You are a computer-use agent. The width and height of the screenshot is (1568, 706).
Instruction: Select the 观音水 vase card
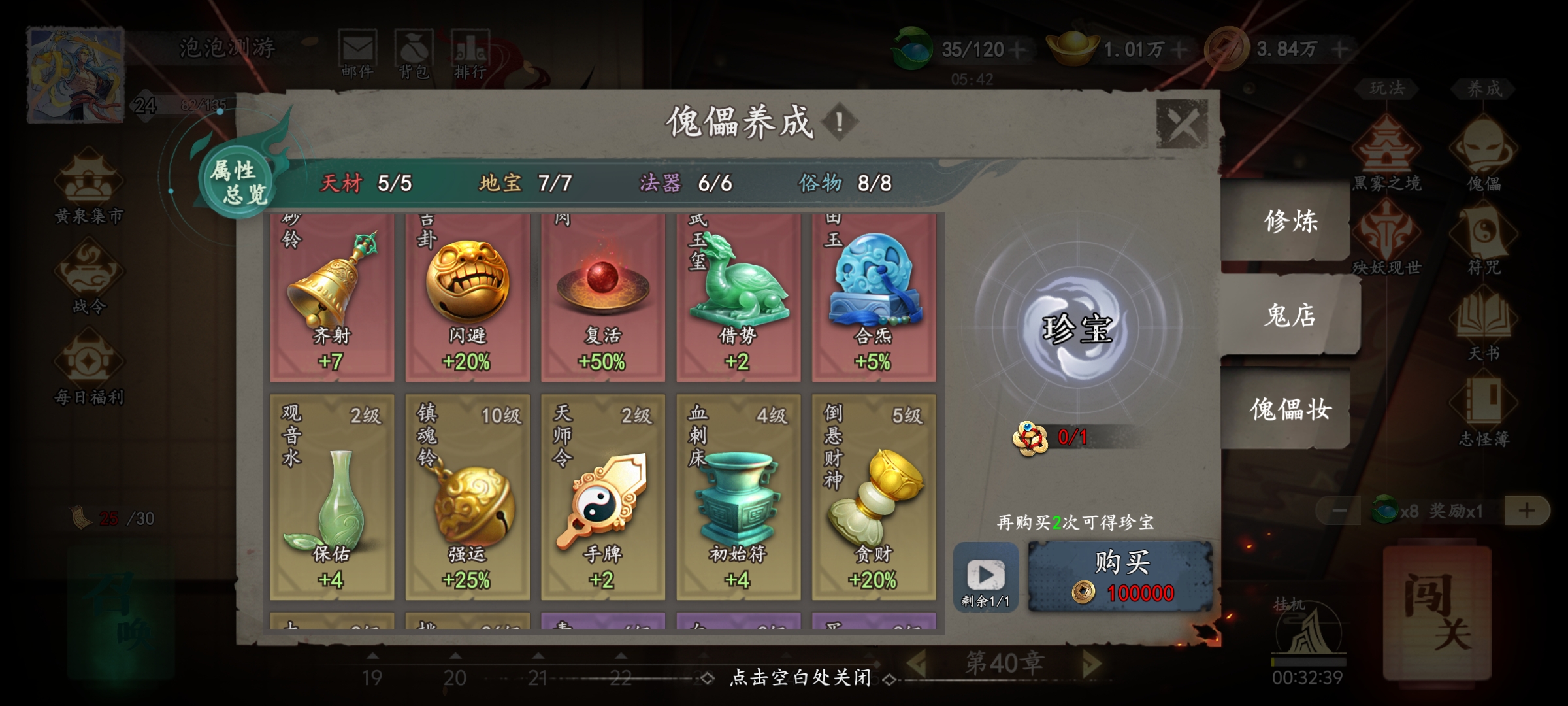(332, 497)
